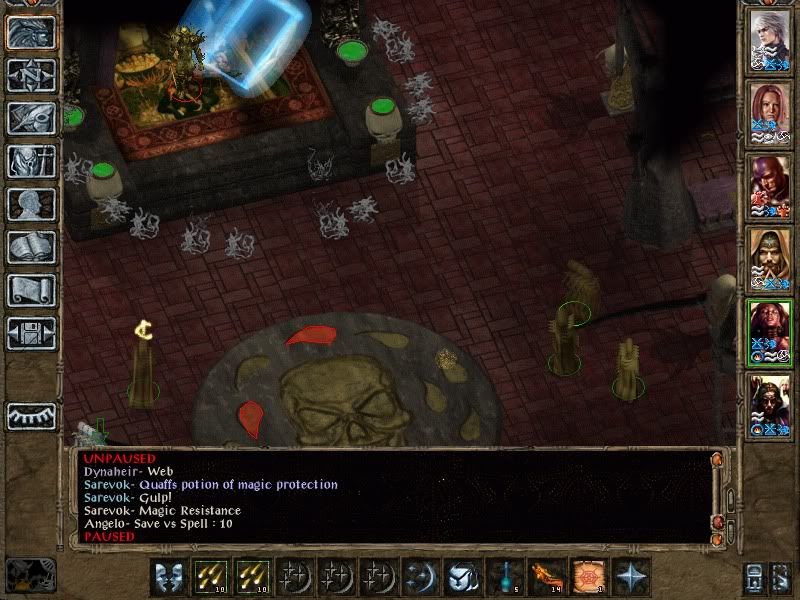Click the four-pointed star action button

(x=630, y=577)
